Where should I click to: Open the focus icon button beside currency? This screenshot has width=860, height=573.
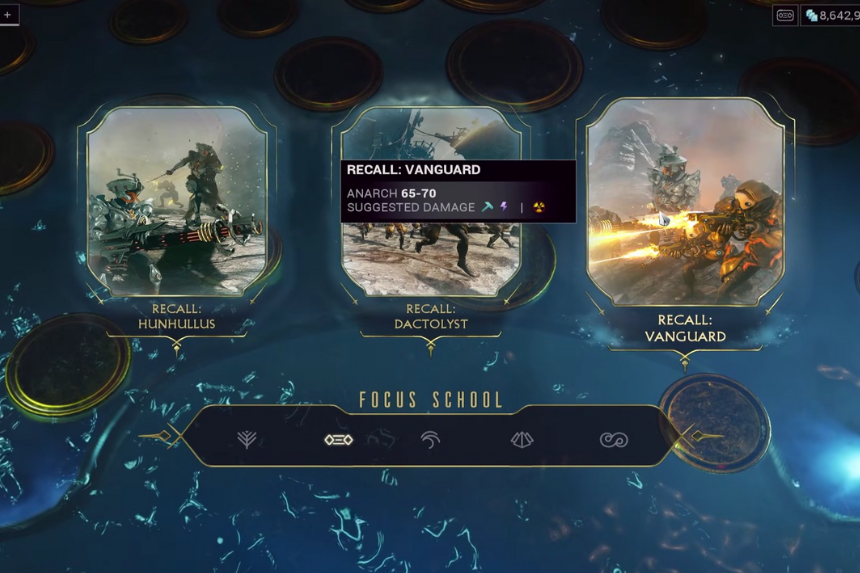coord(785,16)
